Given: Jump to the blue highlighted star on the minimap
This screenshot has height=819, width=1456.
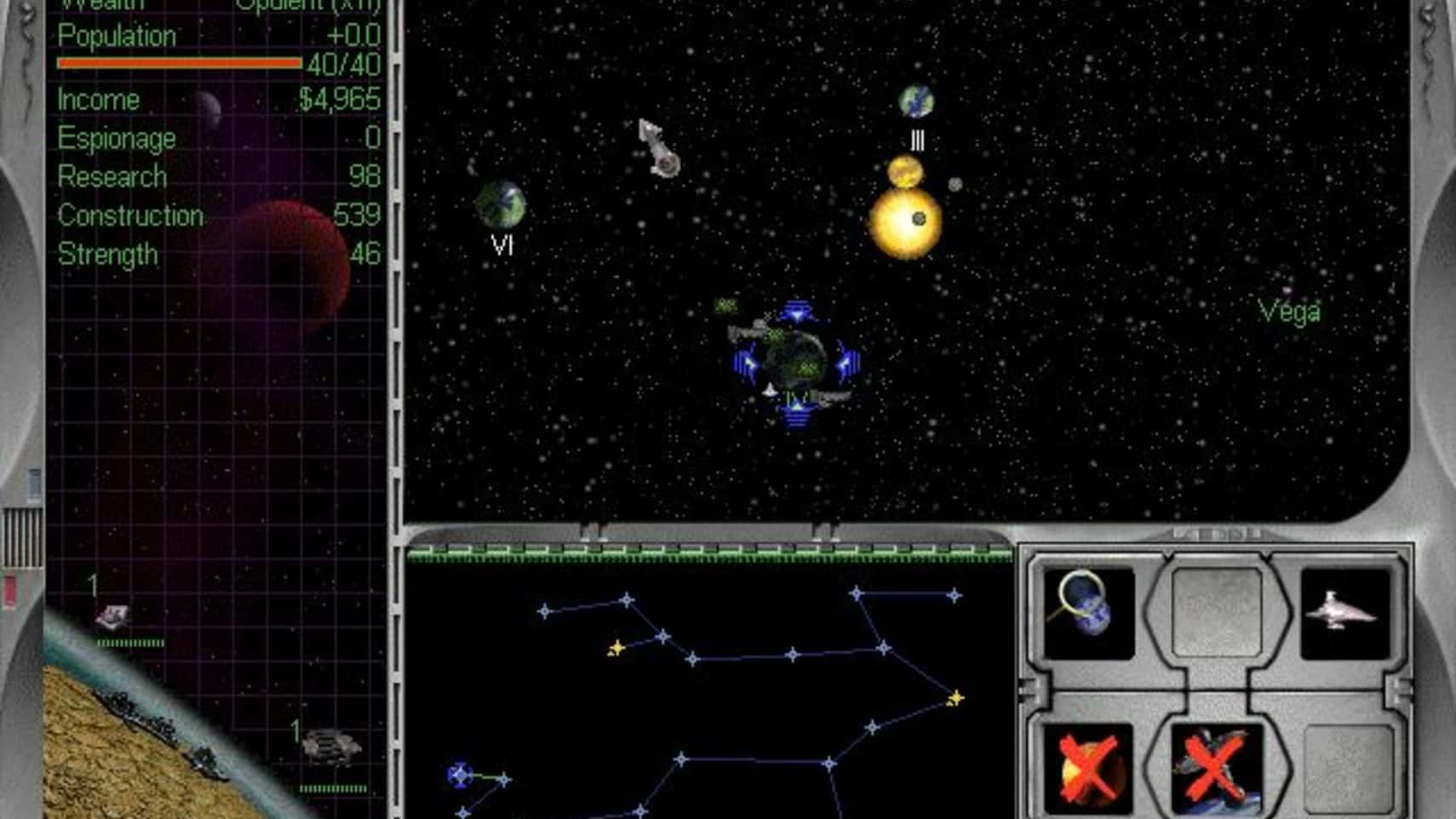Looking at the screenshot, I should [x=460, y=775].
